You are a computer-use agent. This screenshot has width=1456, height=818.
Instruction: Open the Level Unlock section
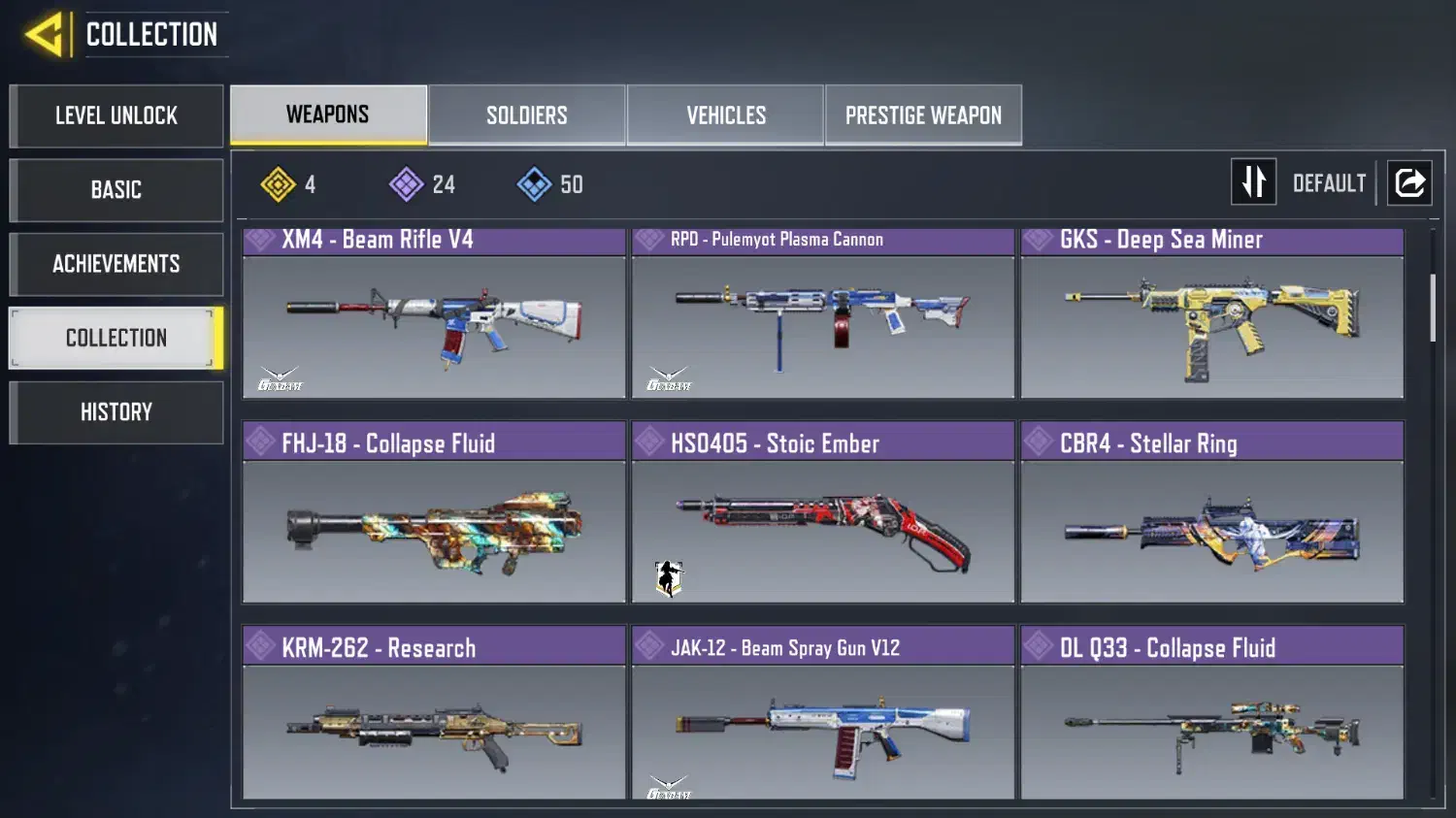click(x=116, y=115)
